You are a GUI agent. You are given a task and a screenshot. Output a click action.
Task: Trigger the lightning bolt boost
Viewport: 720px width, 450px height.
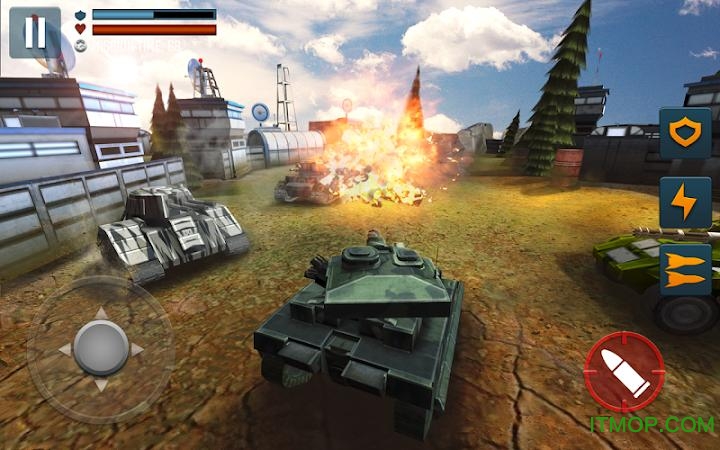(x=685, y=203)
